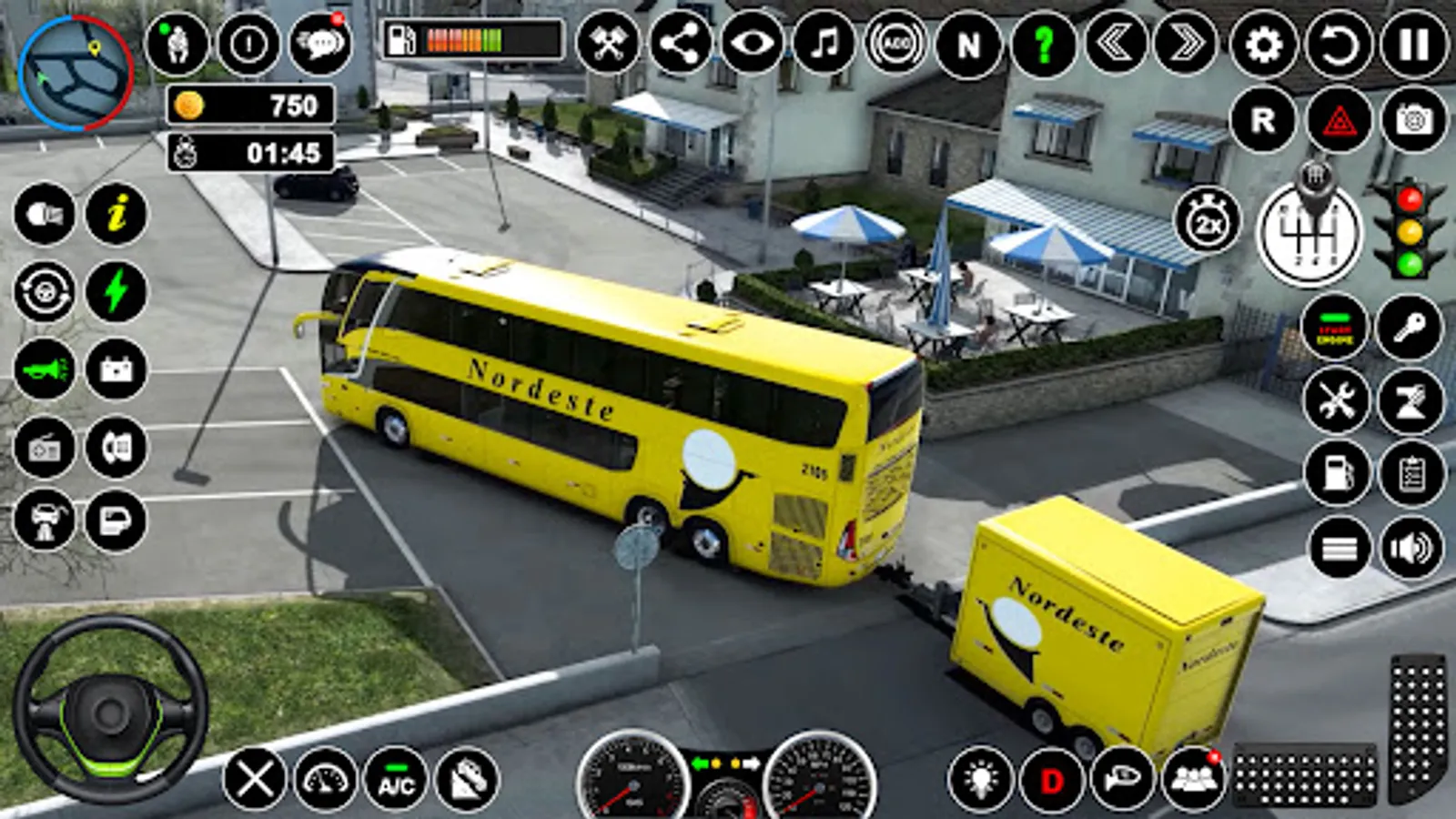
Task: Select the red D drive button
Action: pyautogui.click(x=1052, y=780)
